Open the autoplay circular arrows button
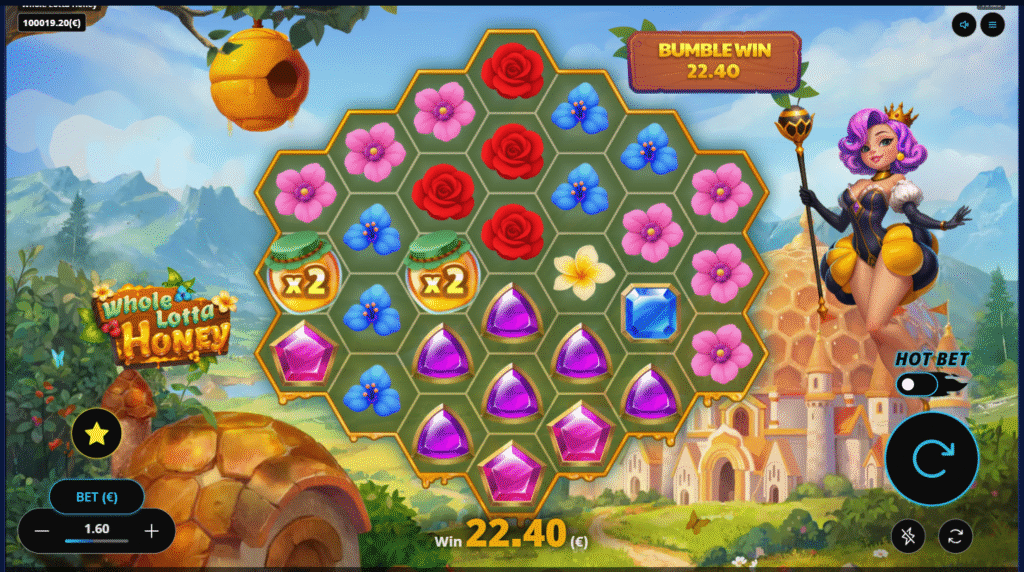Viewport: 1024px width, 572px height. click(955, 537)
